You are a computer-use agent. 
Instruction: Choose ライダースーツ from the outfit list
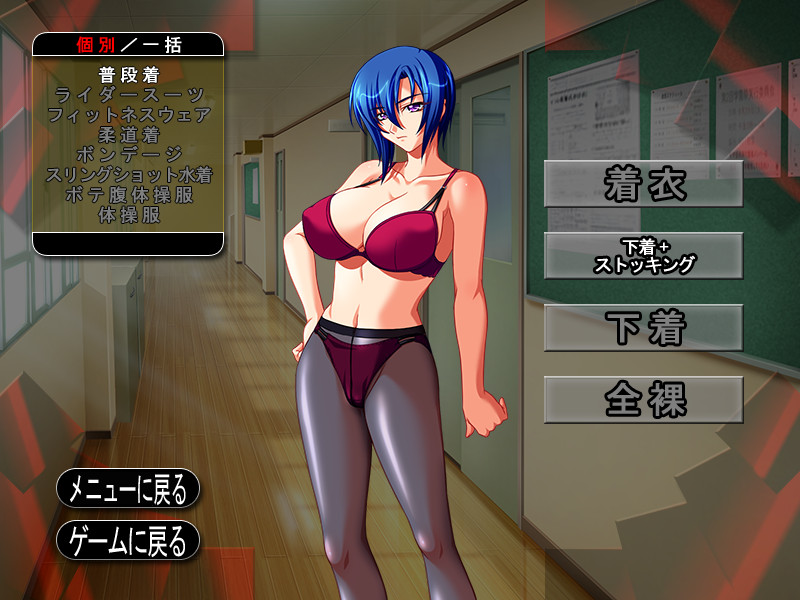pyautogui.click(x=129, y=95)
